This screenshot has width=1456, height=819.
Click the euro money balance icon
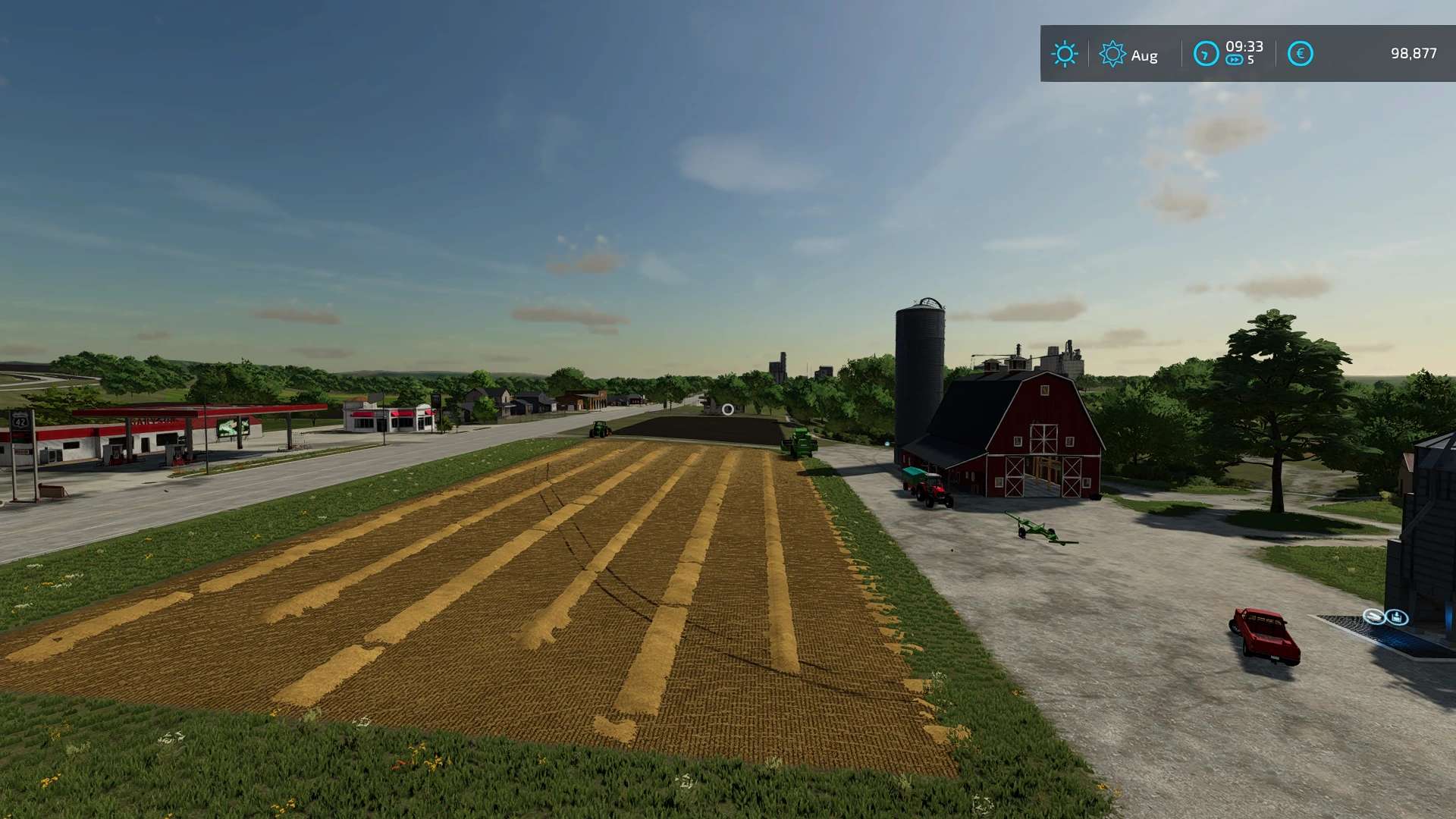tap(1300, 54)
